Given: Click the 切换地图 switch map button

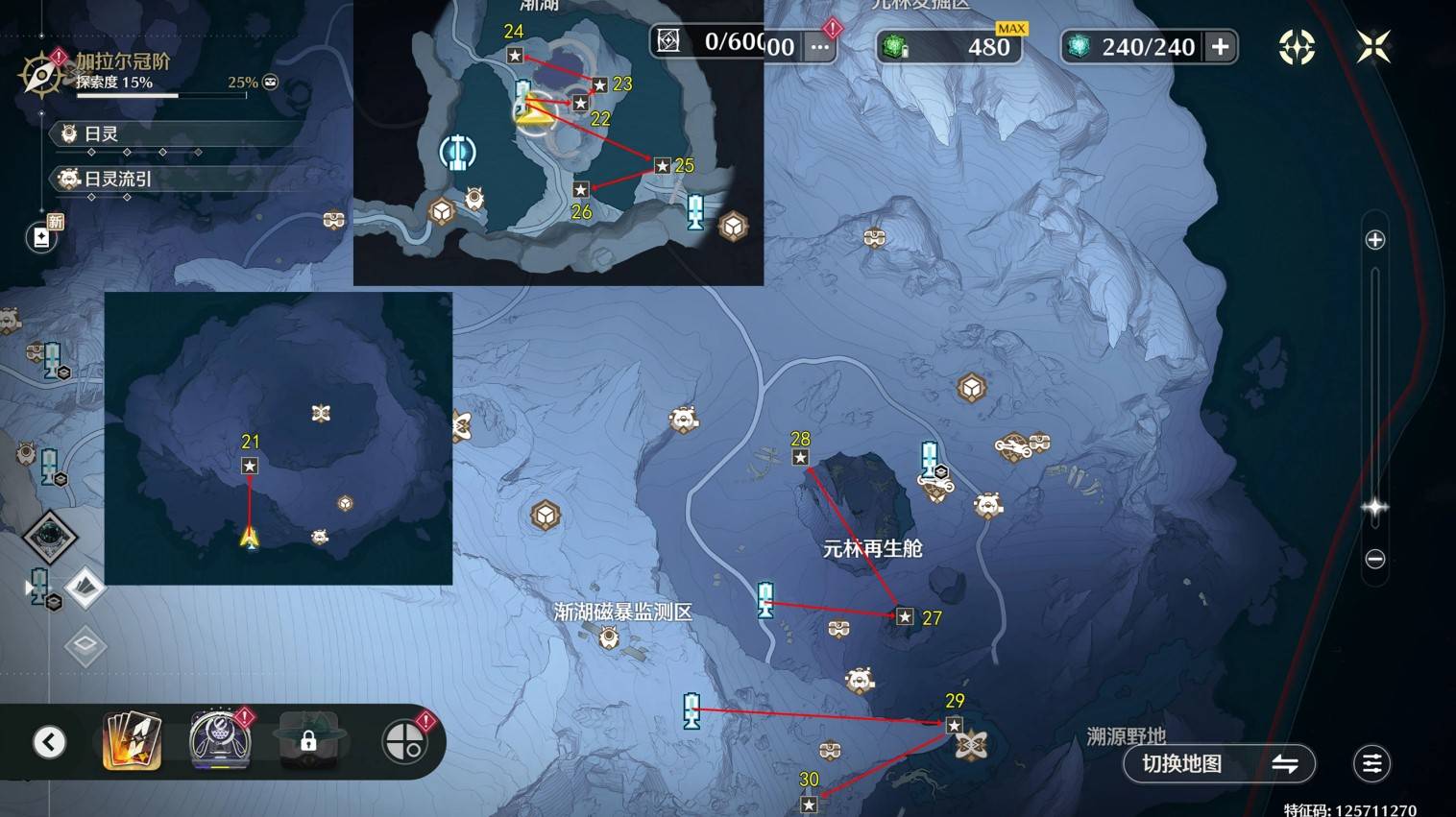Looking at the screenshot, I should click(1219, 764).
